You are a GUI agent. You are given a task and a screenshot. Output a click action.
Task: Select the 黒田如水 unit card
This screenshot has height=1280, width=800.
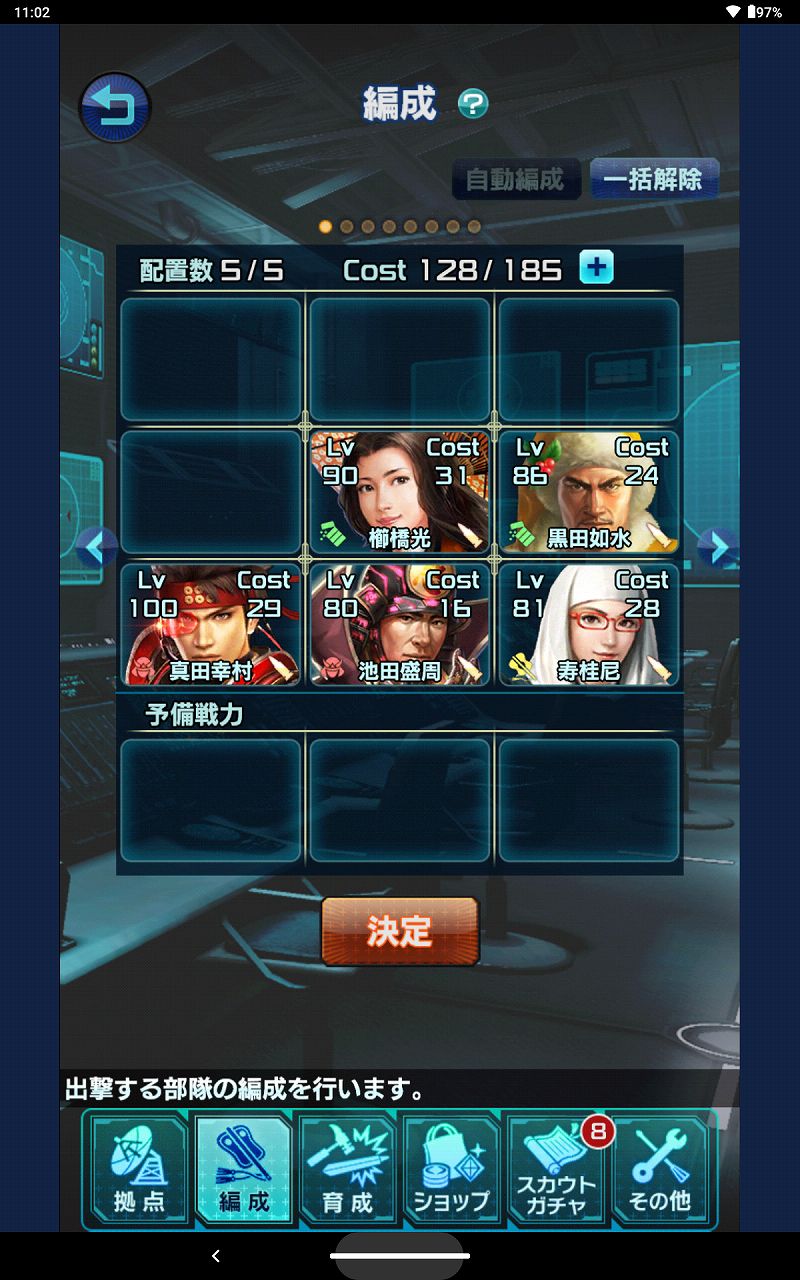[x=588, y=493]
